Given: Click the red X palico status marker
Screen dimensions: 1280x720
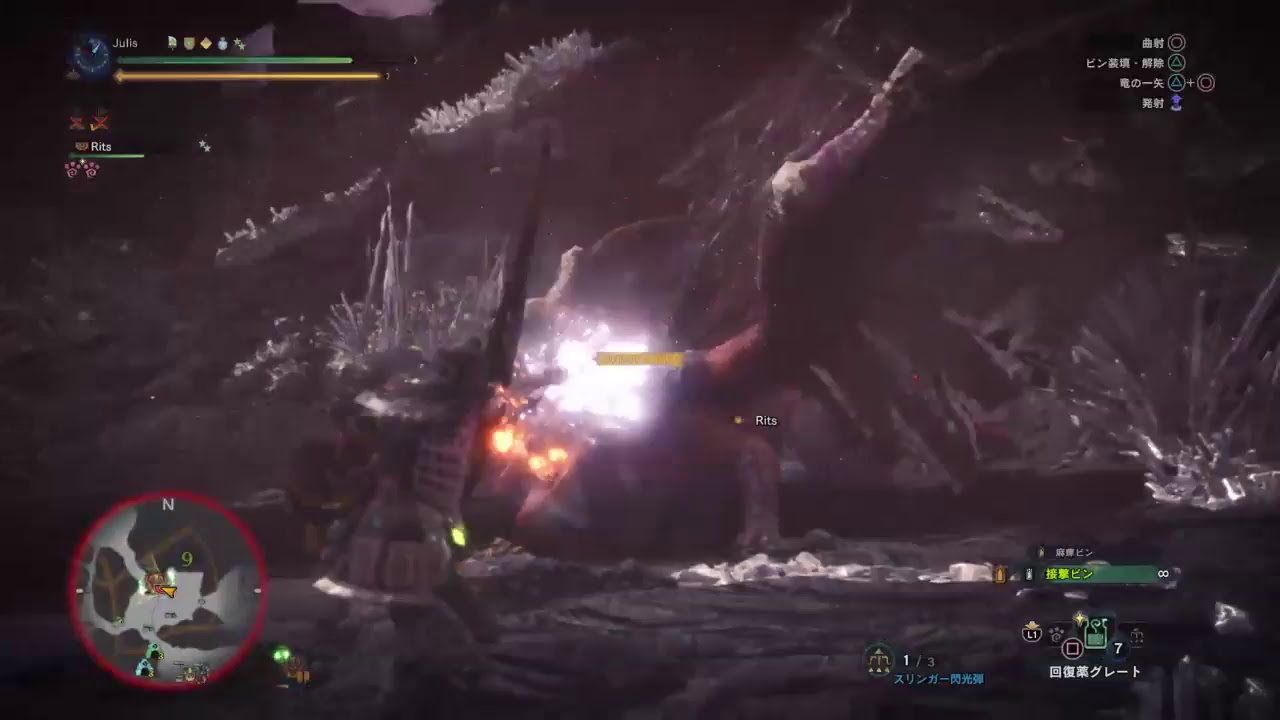Looking at the screenshot, I should (x=77, y=123).
